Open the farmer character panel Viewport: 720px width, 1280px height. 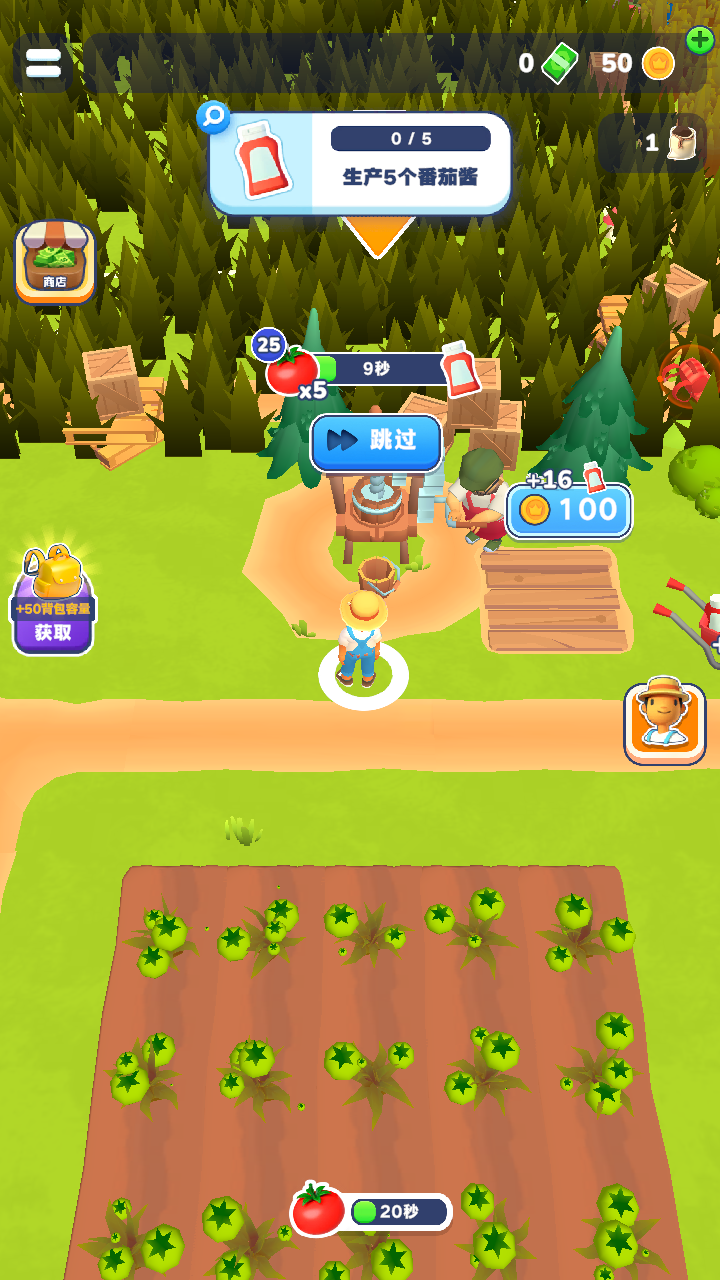tap(665, 723)
